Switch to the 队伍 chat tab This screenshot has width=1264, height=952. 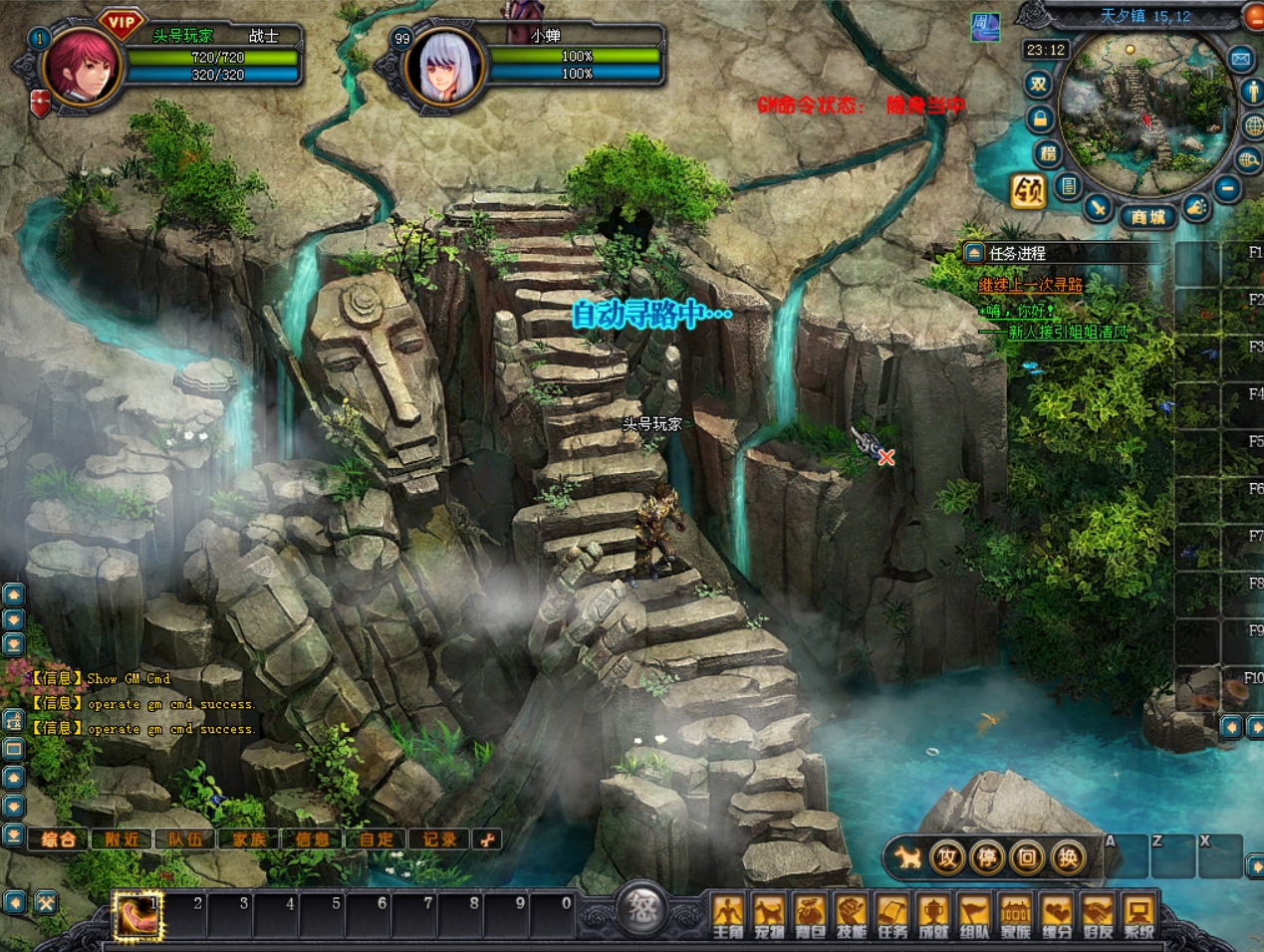[x=185, y=839]
